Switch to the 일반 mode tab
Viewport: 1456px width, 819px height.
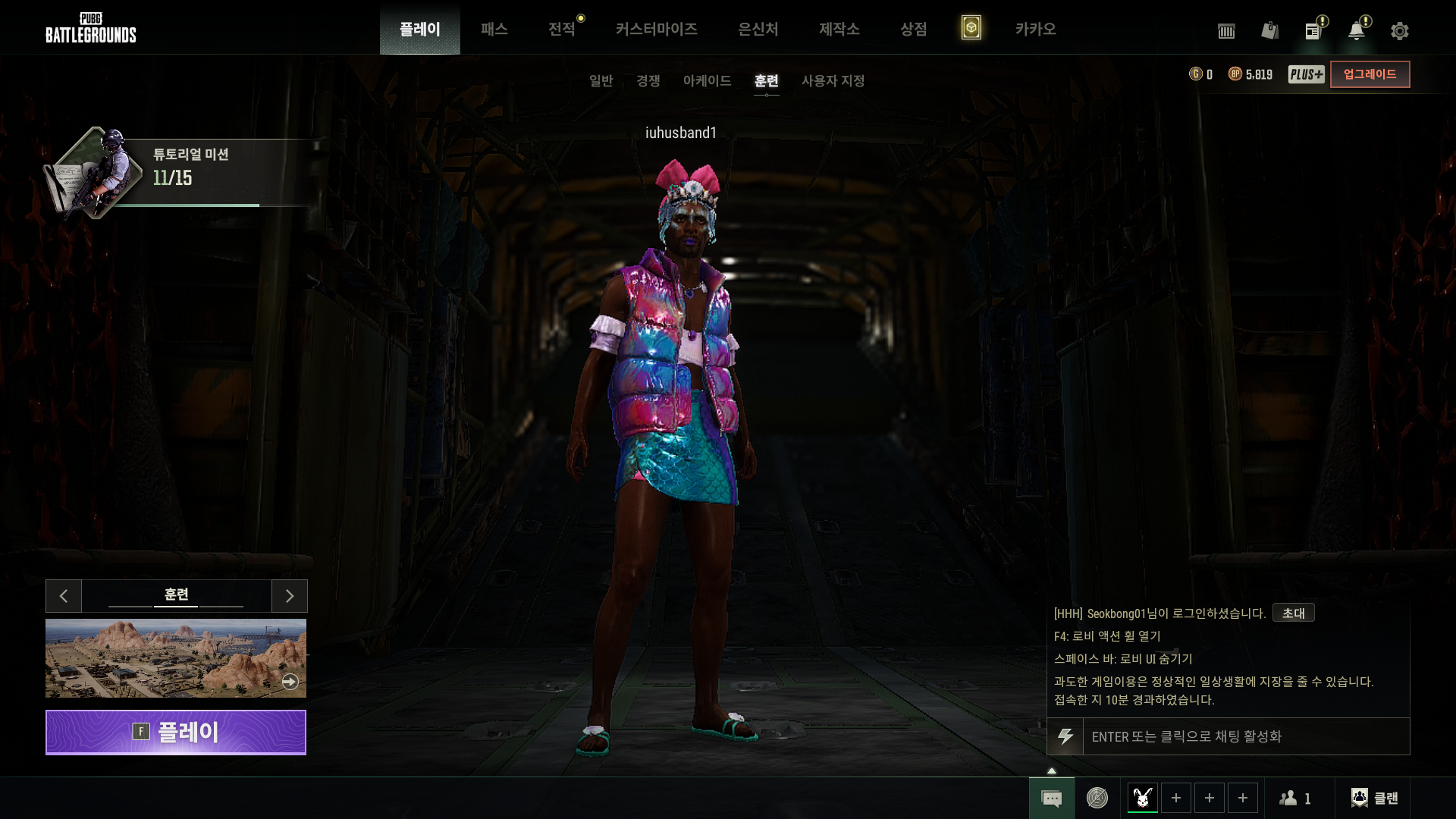pyautogui.click(x=601, y=80)
